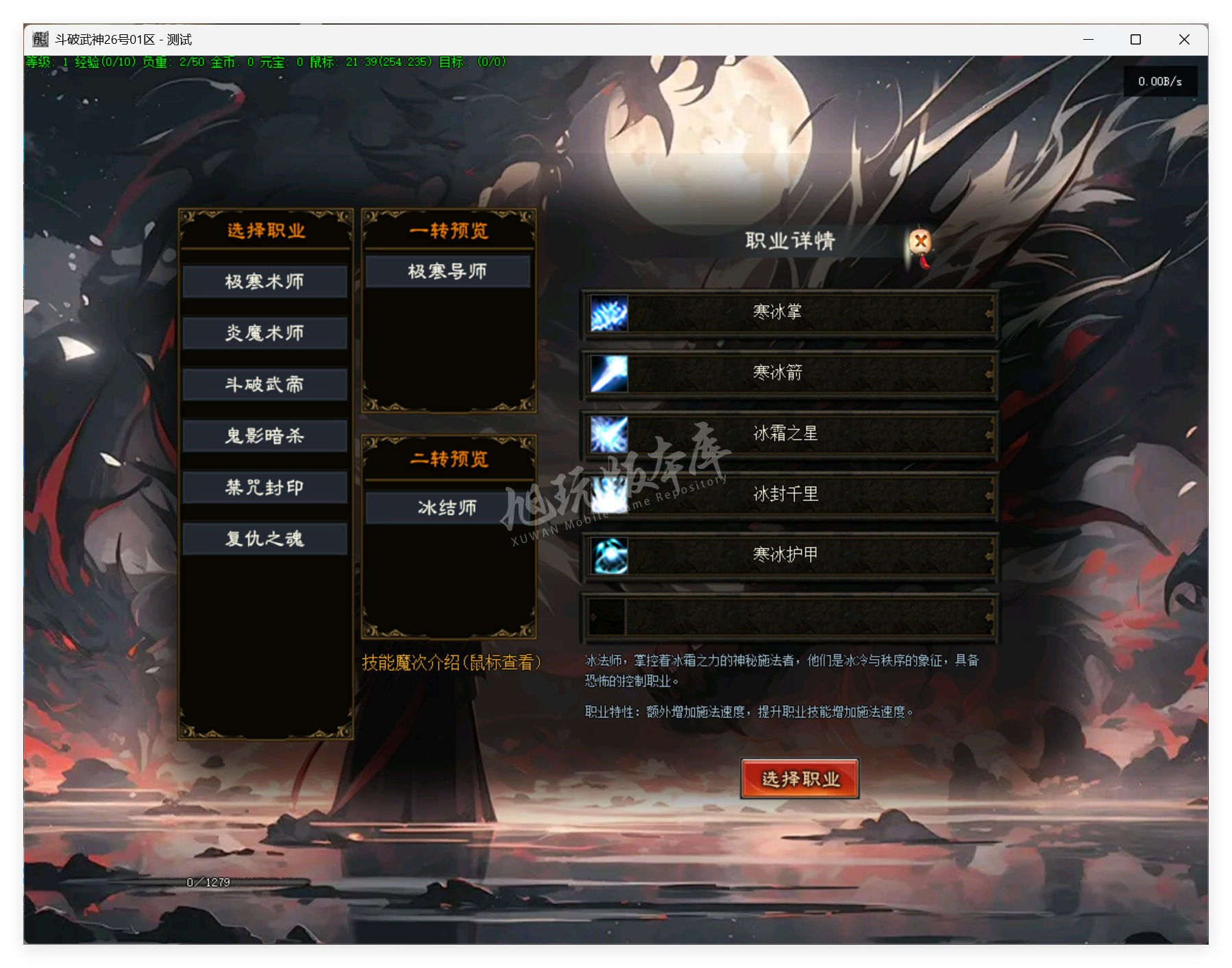Close the 职业详情 panel via the X talisman
Image resolution: width=1232 pixels, height=968 pixels.
coord(920,241)
